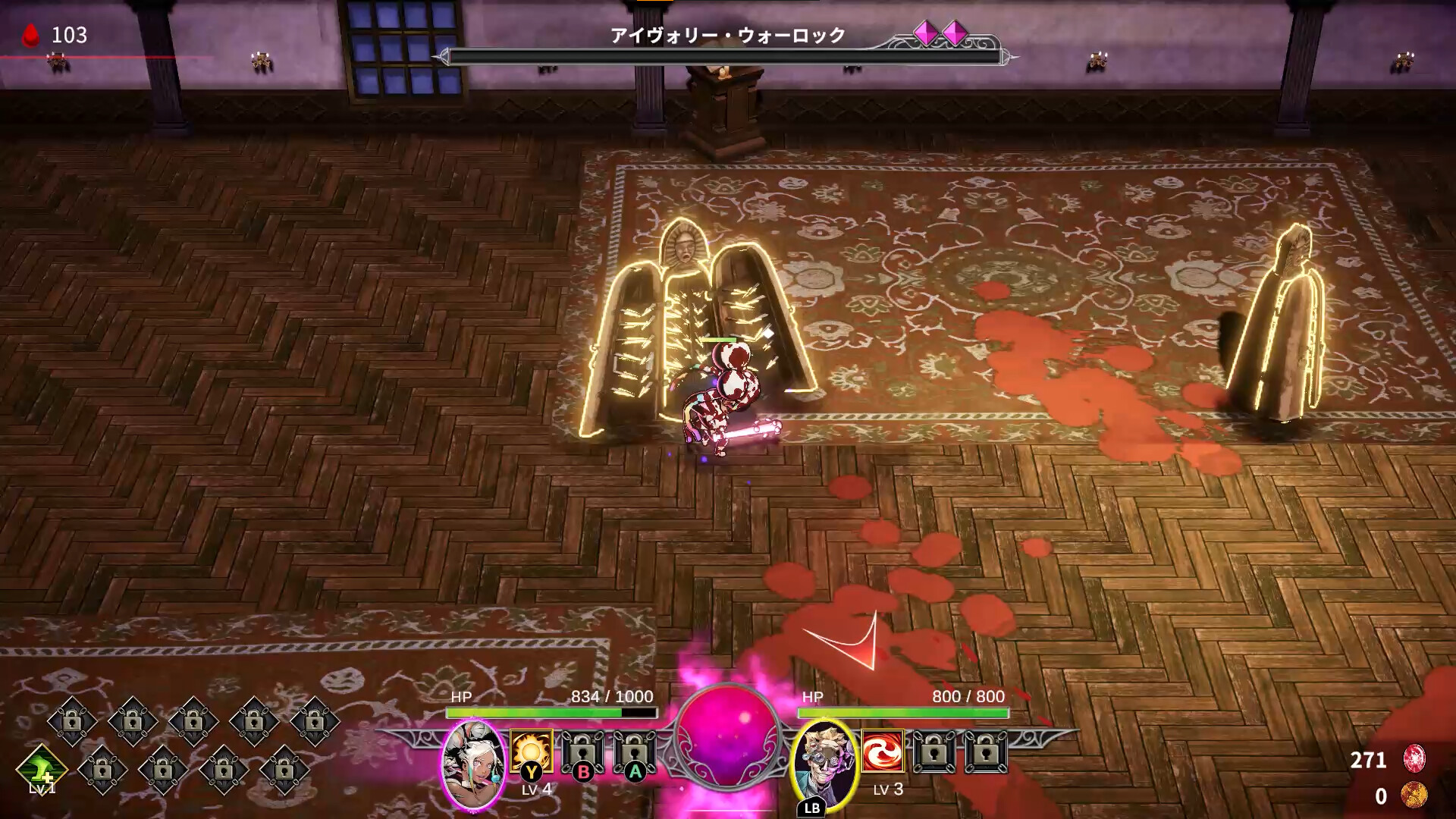
Task: Select the boss name アイヴォリー・ウォーロック
Action: (x=726, y=33)
